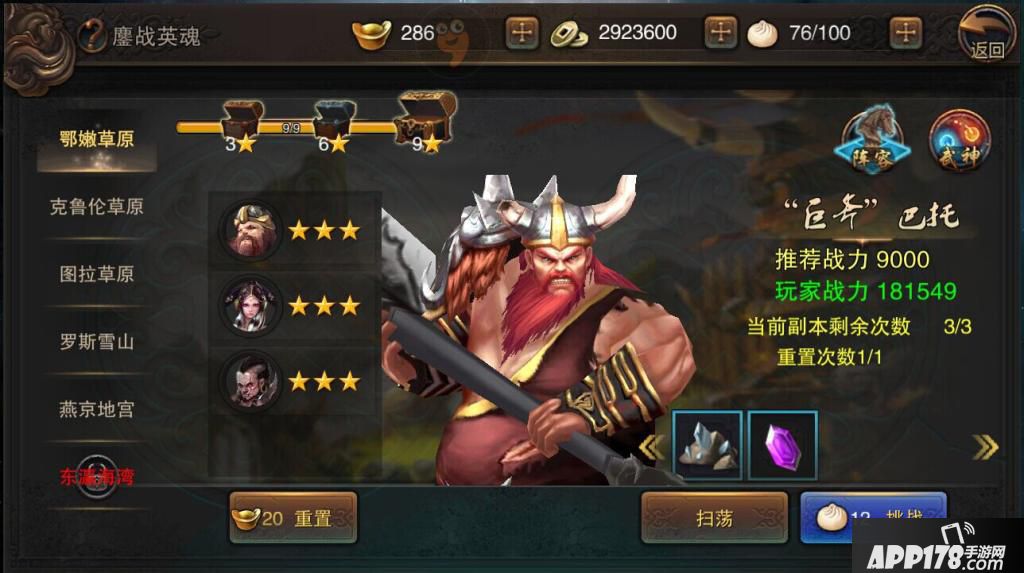Select the red-bearded boss portrait row
The image size is (1024, 573).
[x=294, y=231]
